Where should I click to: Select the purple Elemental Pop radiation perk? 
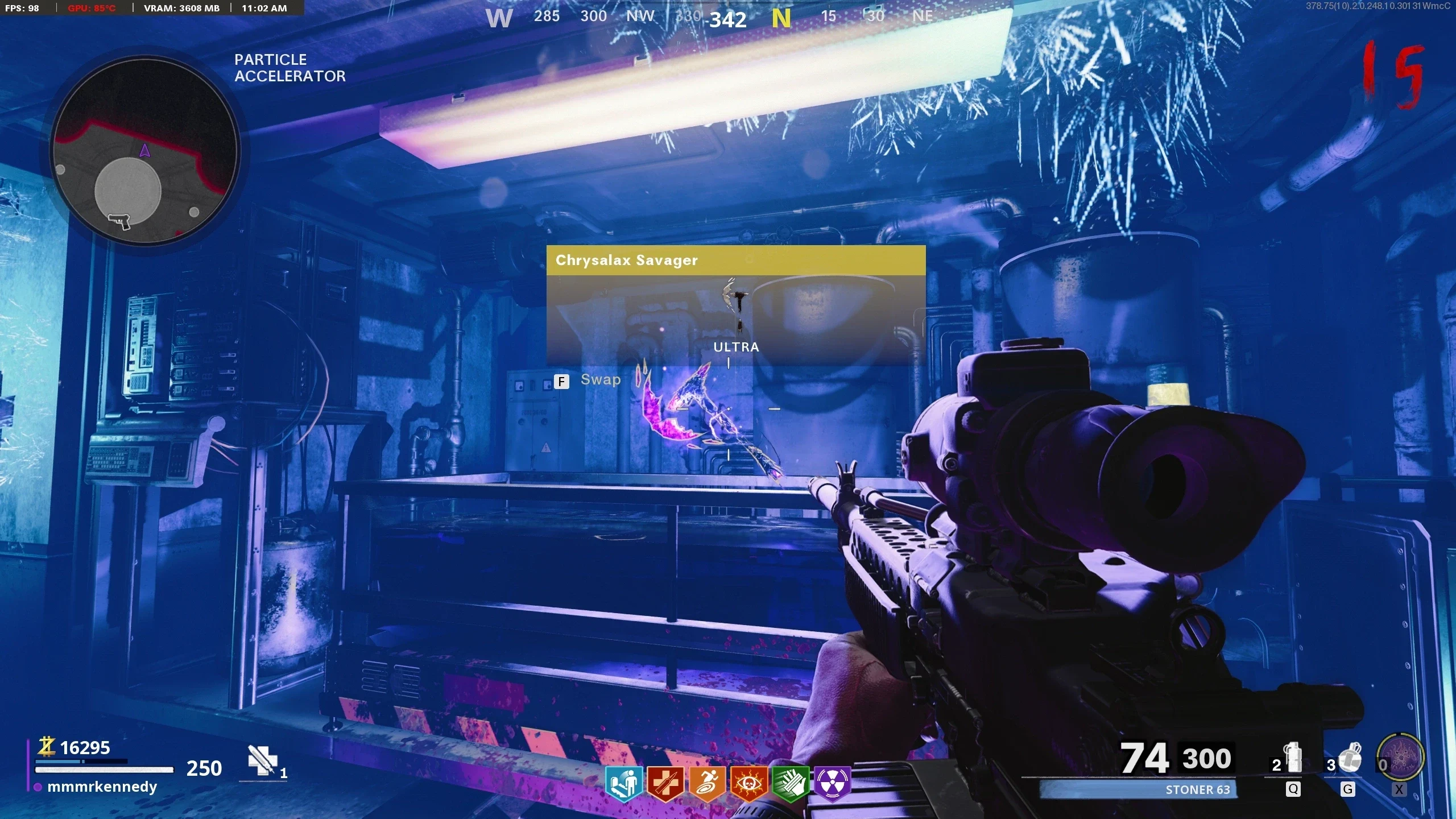832,784
